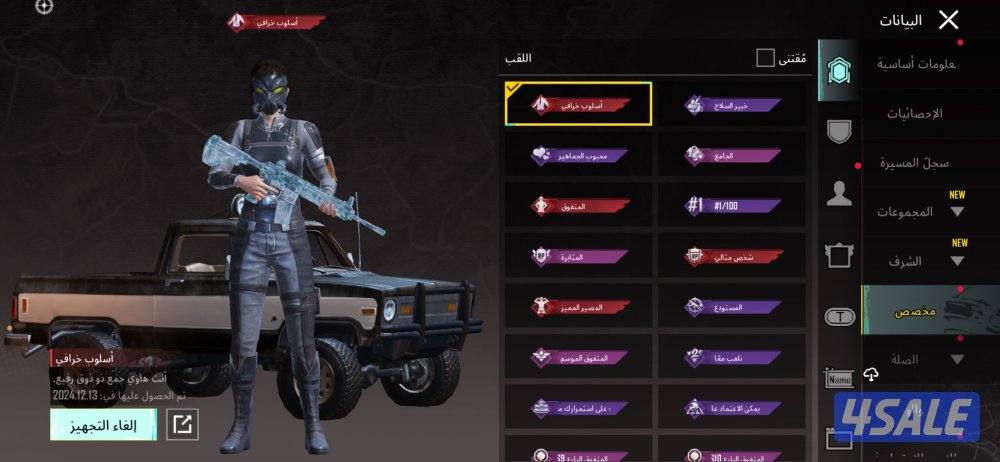
Task: Select the المتفوق الموسم title
Action: click(579, 357)
